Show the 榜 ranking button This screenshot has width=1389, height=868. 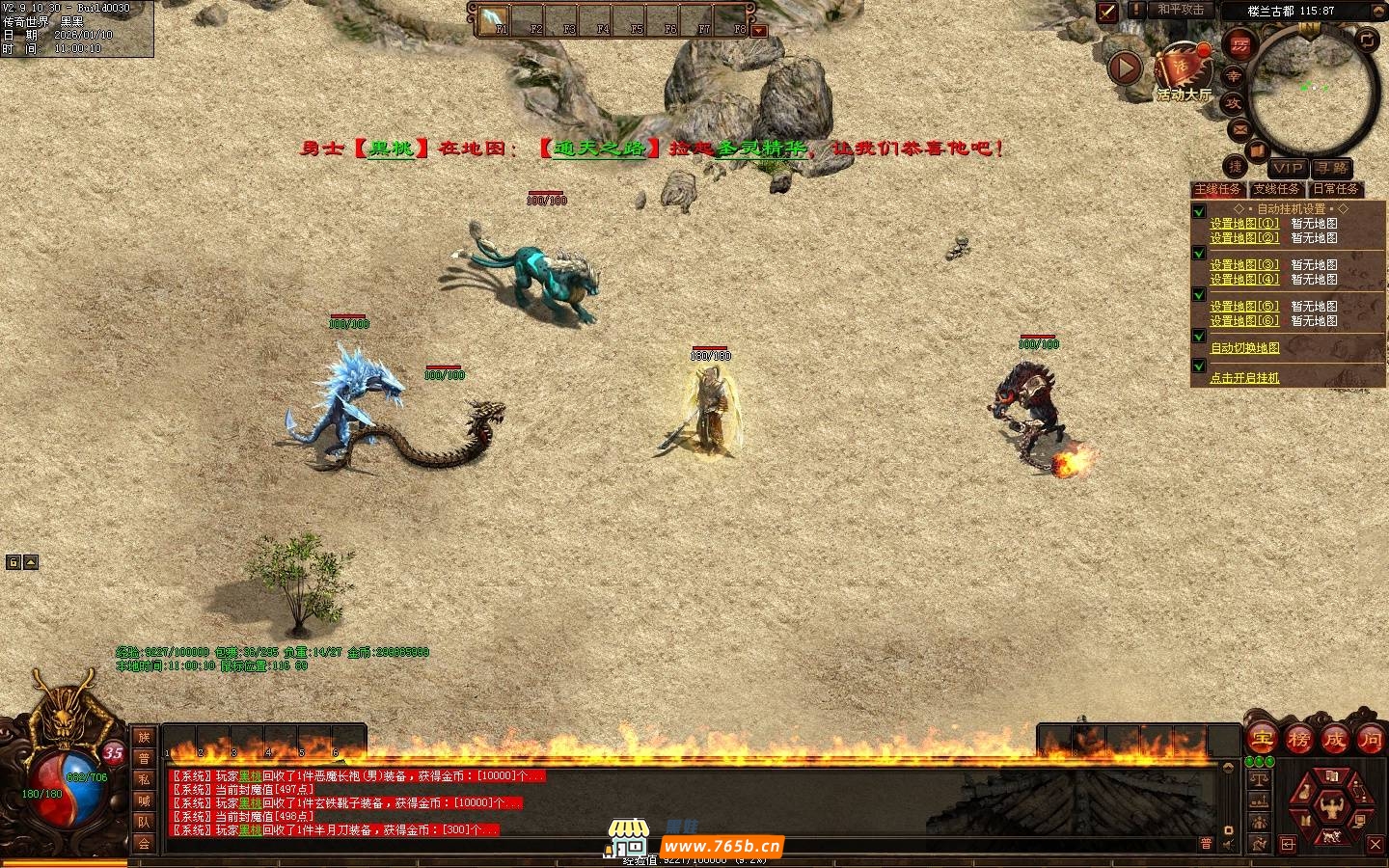(1298, 740)
